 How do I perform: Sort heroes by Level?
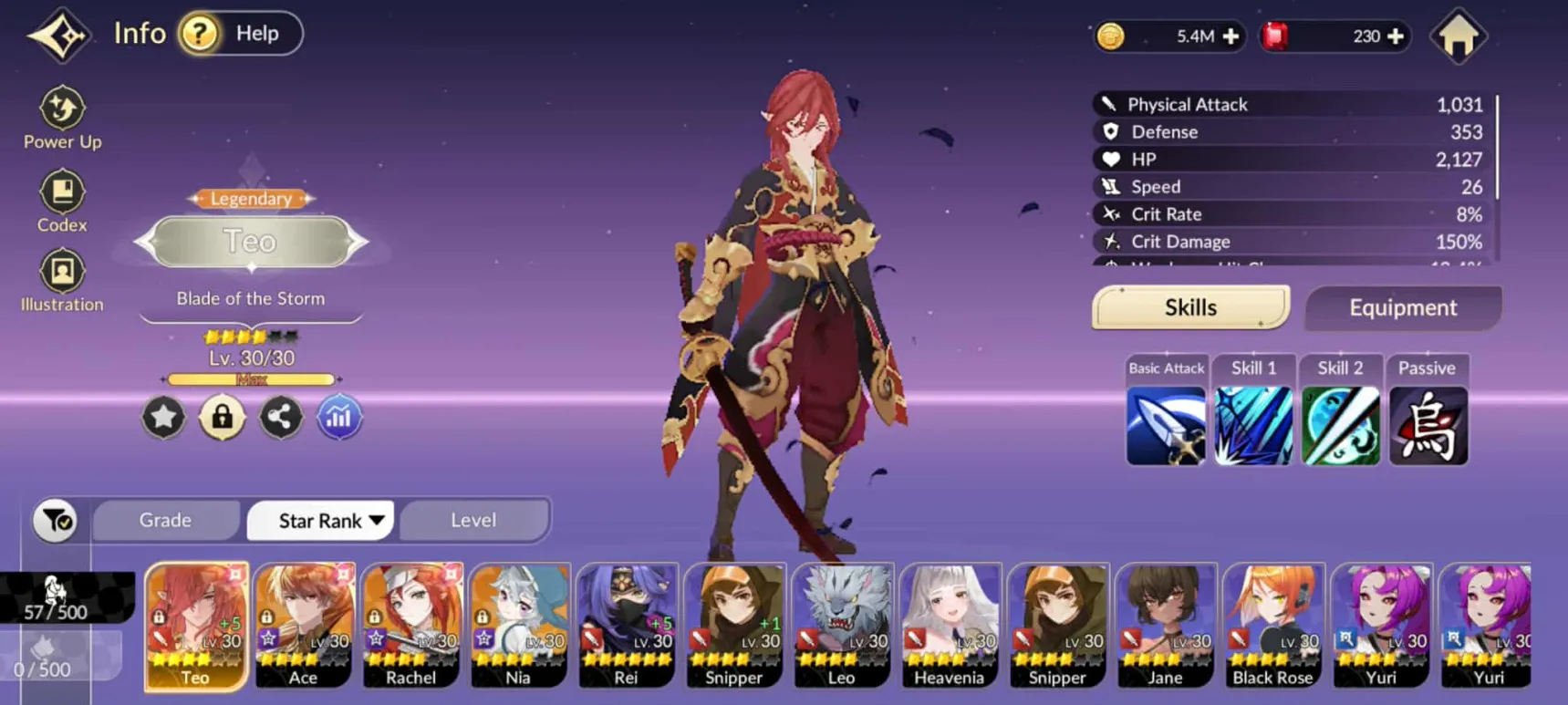473,520
